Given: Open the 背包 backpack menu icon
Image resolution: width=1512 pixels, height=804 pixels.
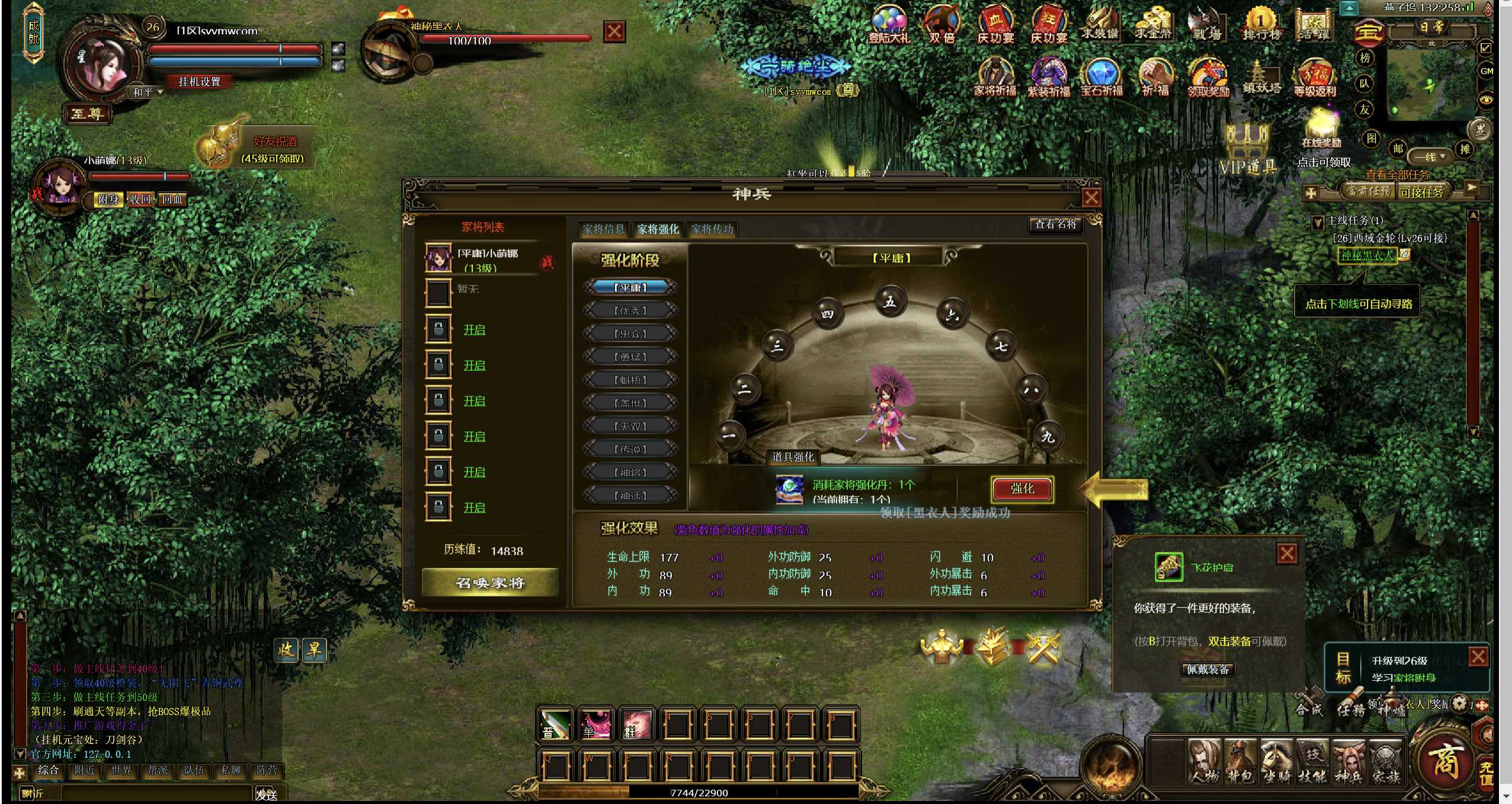Looking at the screenshot, I should (x=1241, y=762).
